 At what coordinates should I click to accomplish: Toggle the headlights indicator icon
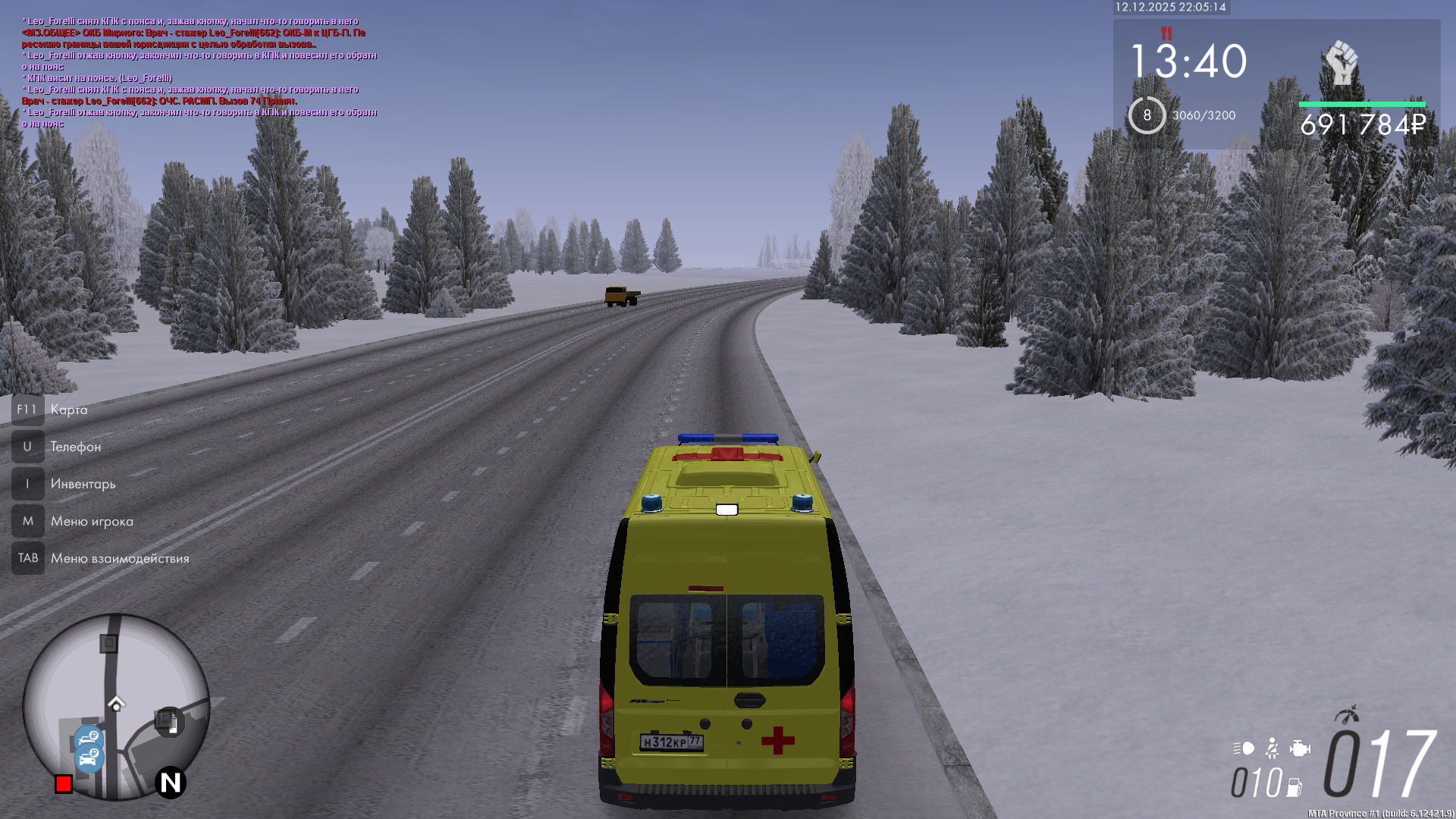pyautogui.click(x=1244, y=748)
